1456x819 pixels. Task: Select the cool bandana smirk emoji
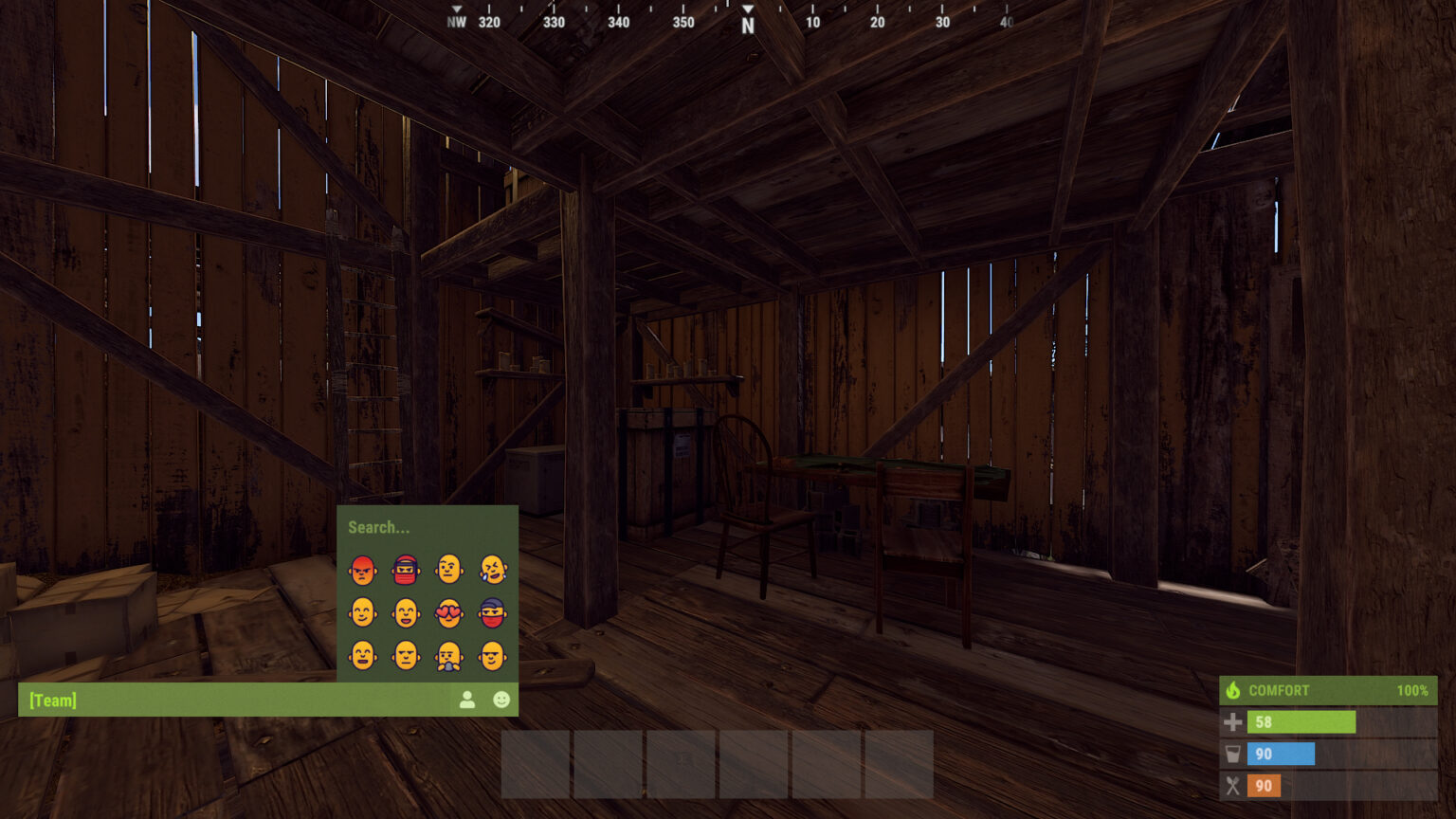tap(493, 612)
